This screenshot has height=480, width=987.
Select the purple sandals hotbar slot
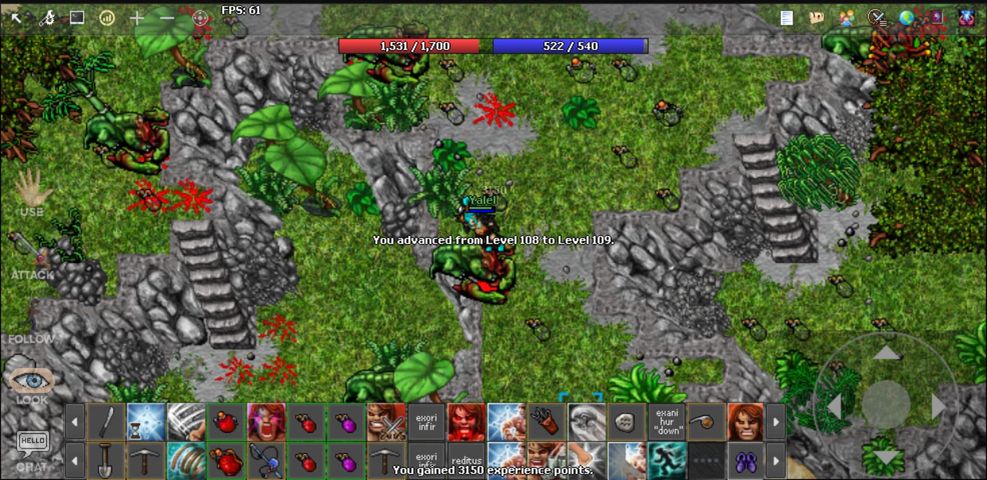click(x=745, y=461)
